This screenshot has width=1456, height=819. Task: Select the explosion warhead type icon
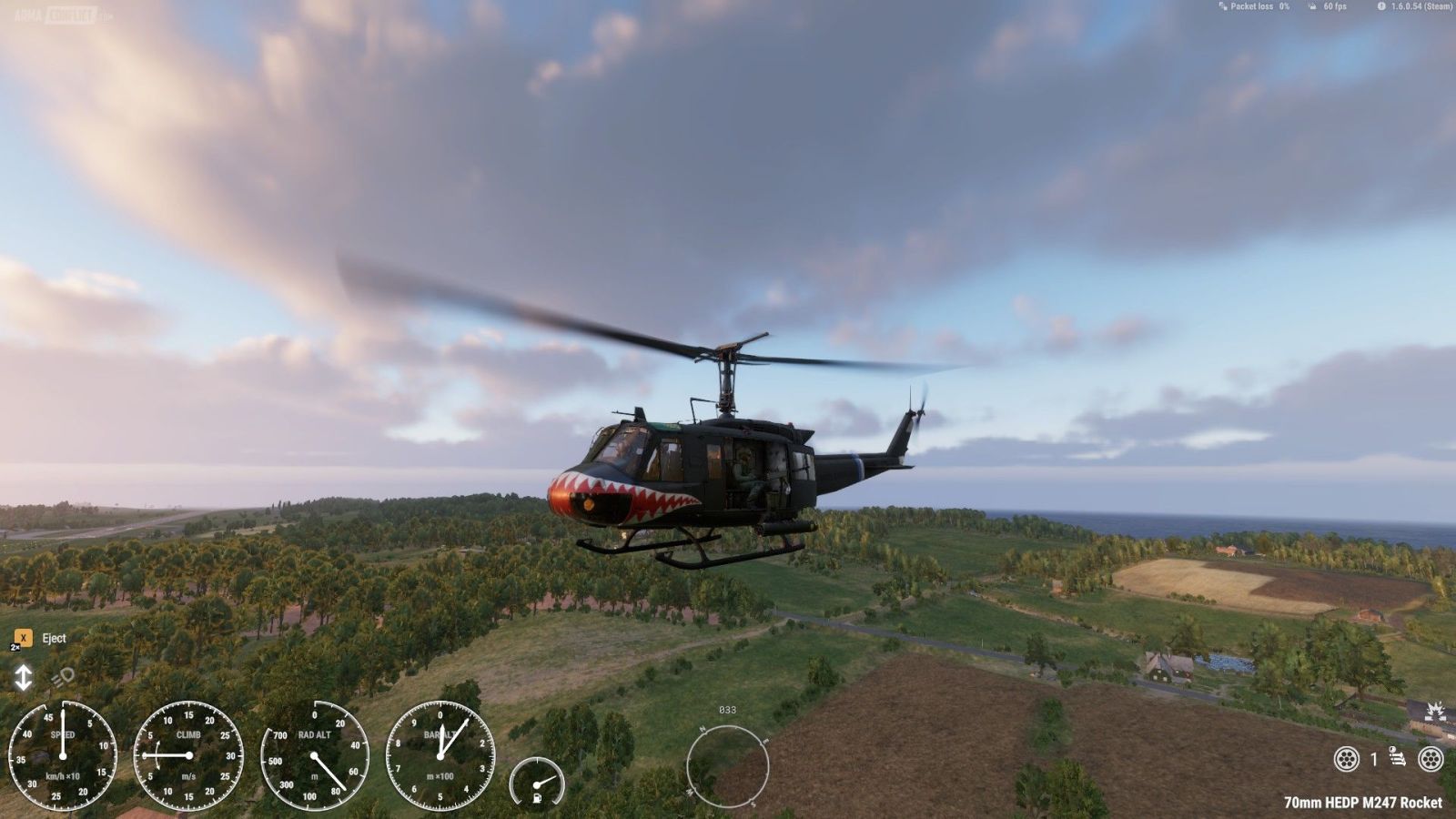tap(1434, 711)
